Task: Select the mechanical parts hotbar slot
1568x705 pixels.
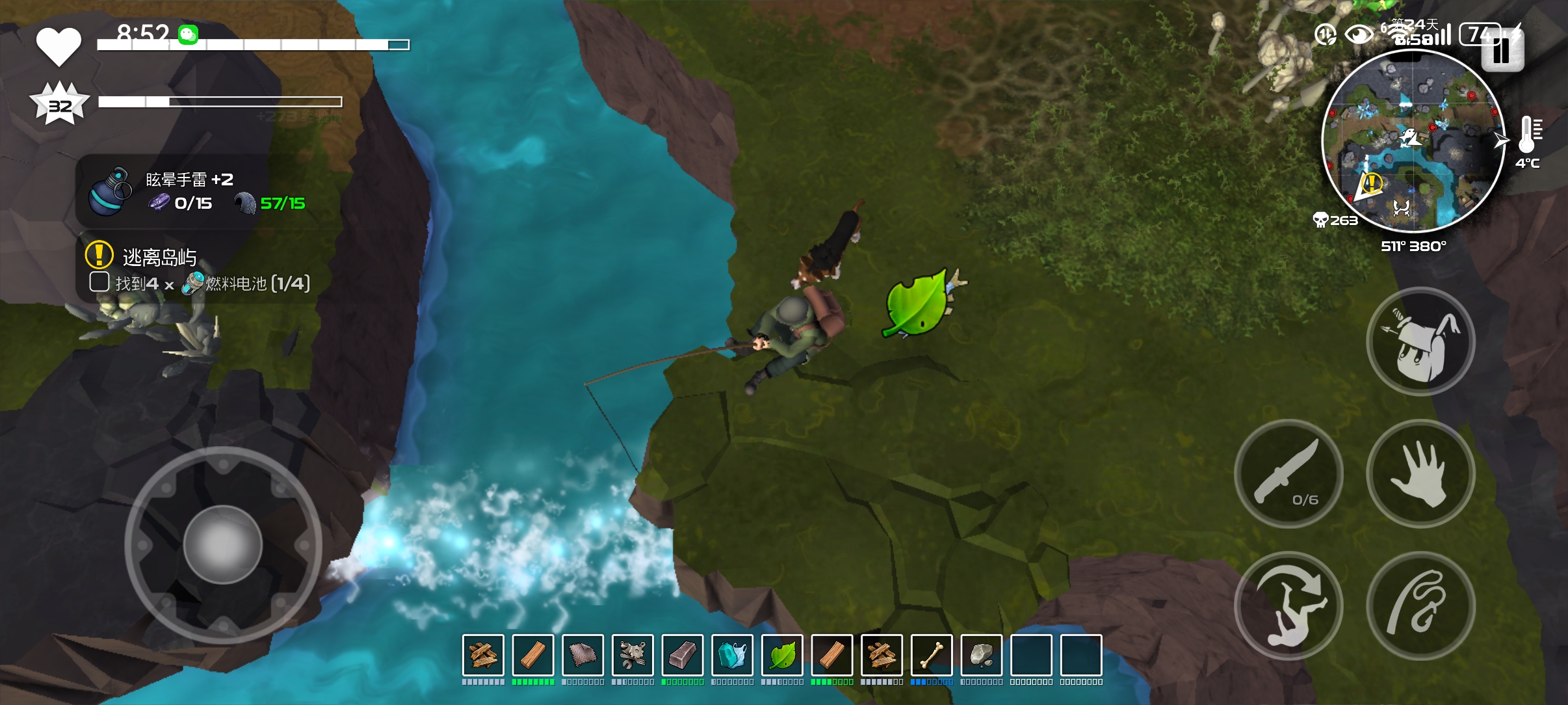Action: pyautogui.click(x=633, y=655)
